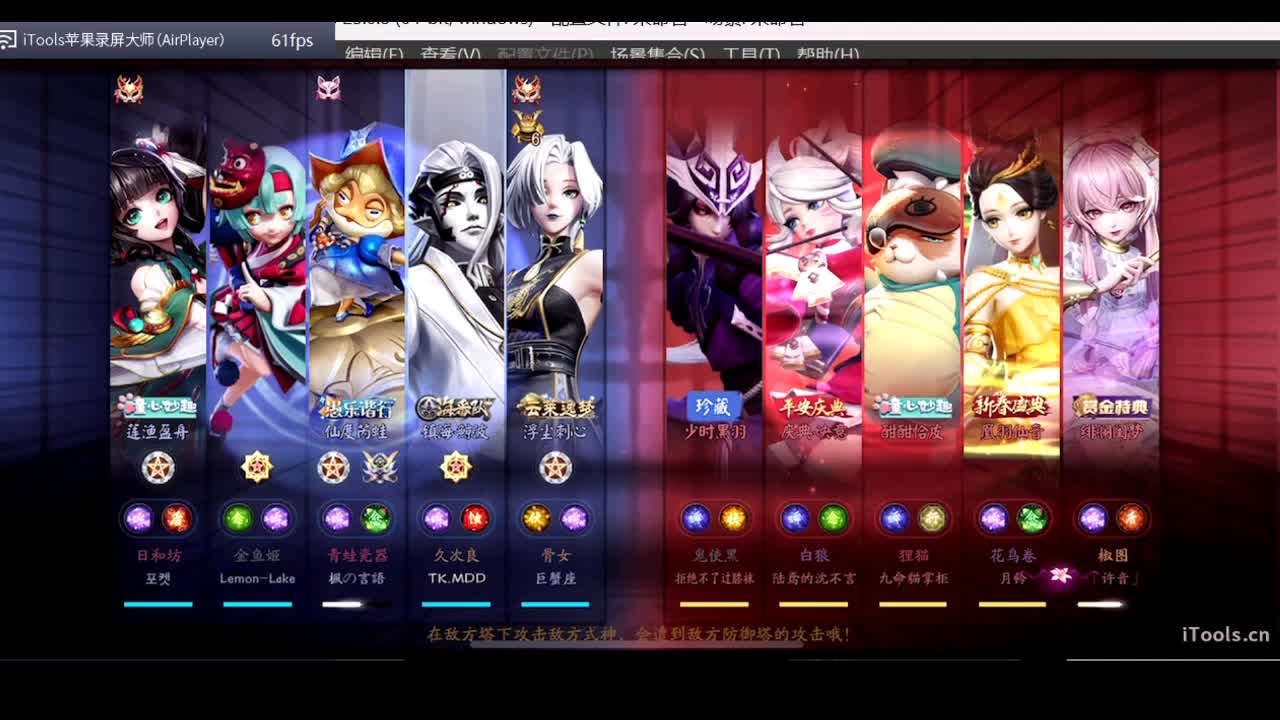
Task: Open the orange soul icon under 椒图
Action: click(1130, 518)
